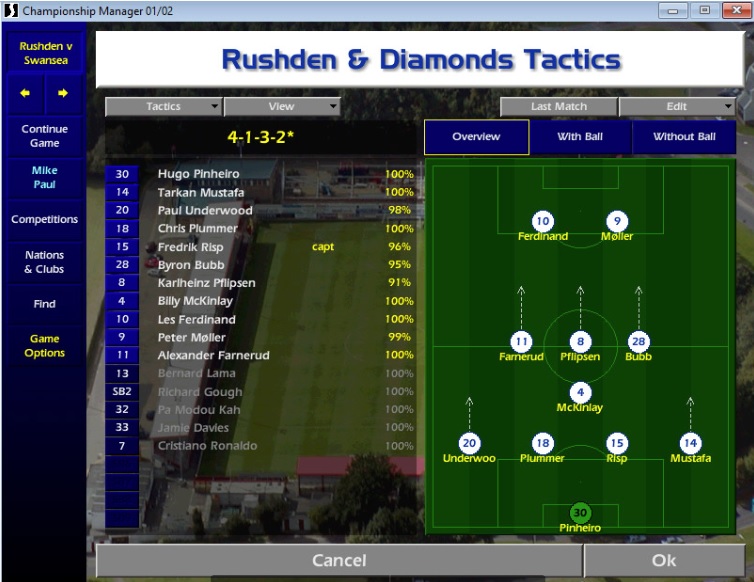The width and height of the screenshot is (754, 582).
Task: Switch to the Without Ball tab
Action: coord(684,137)
